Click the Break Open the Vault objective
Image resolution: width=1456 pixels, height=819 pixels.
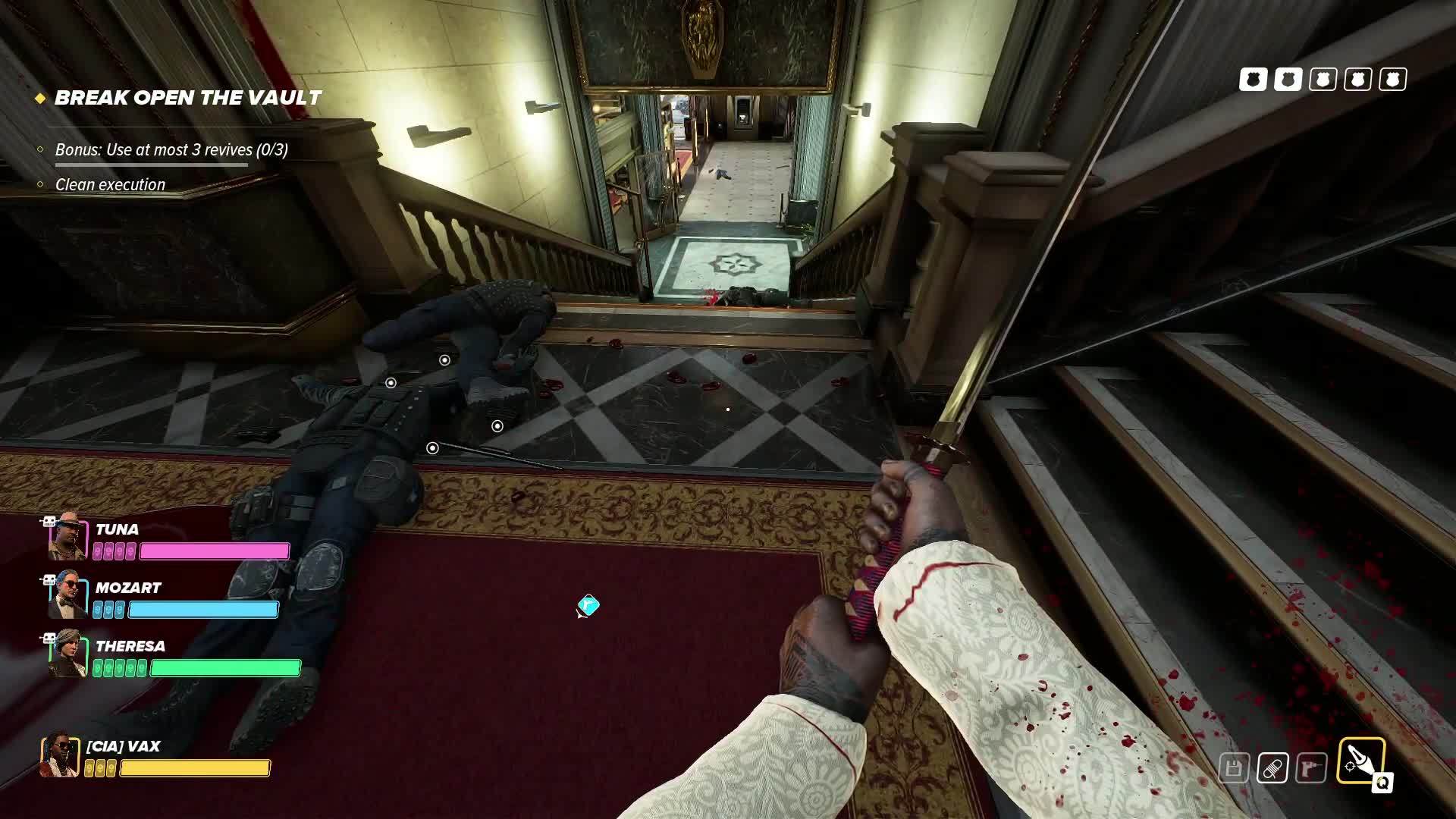coord(187,98)
